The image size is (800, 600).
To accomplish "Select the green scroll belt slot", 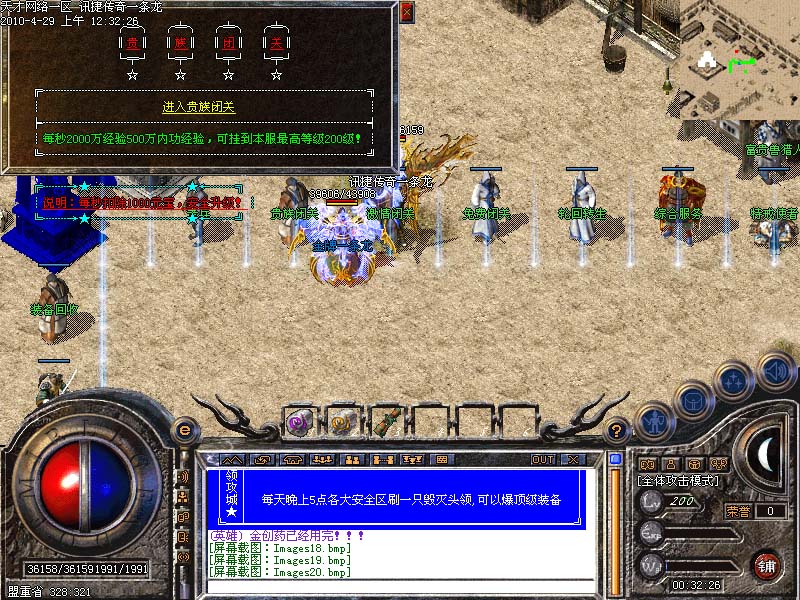I will click(385, 422).
